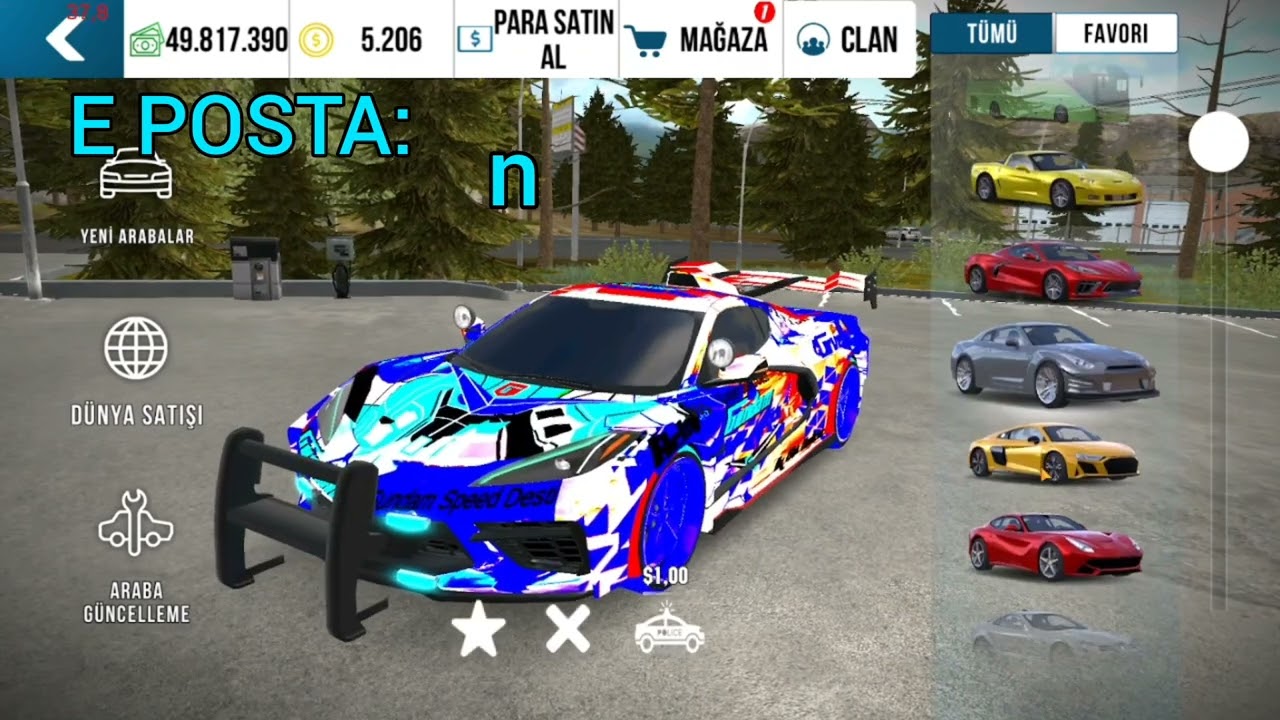Mark car as favorite with star icon
Screen dimensions: 1280x720
[x=478, y=630]
